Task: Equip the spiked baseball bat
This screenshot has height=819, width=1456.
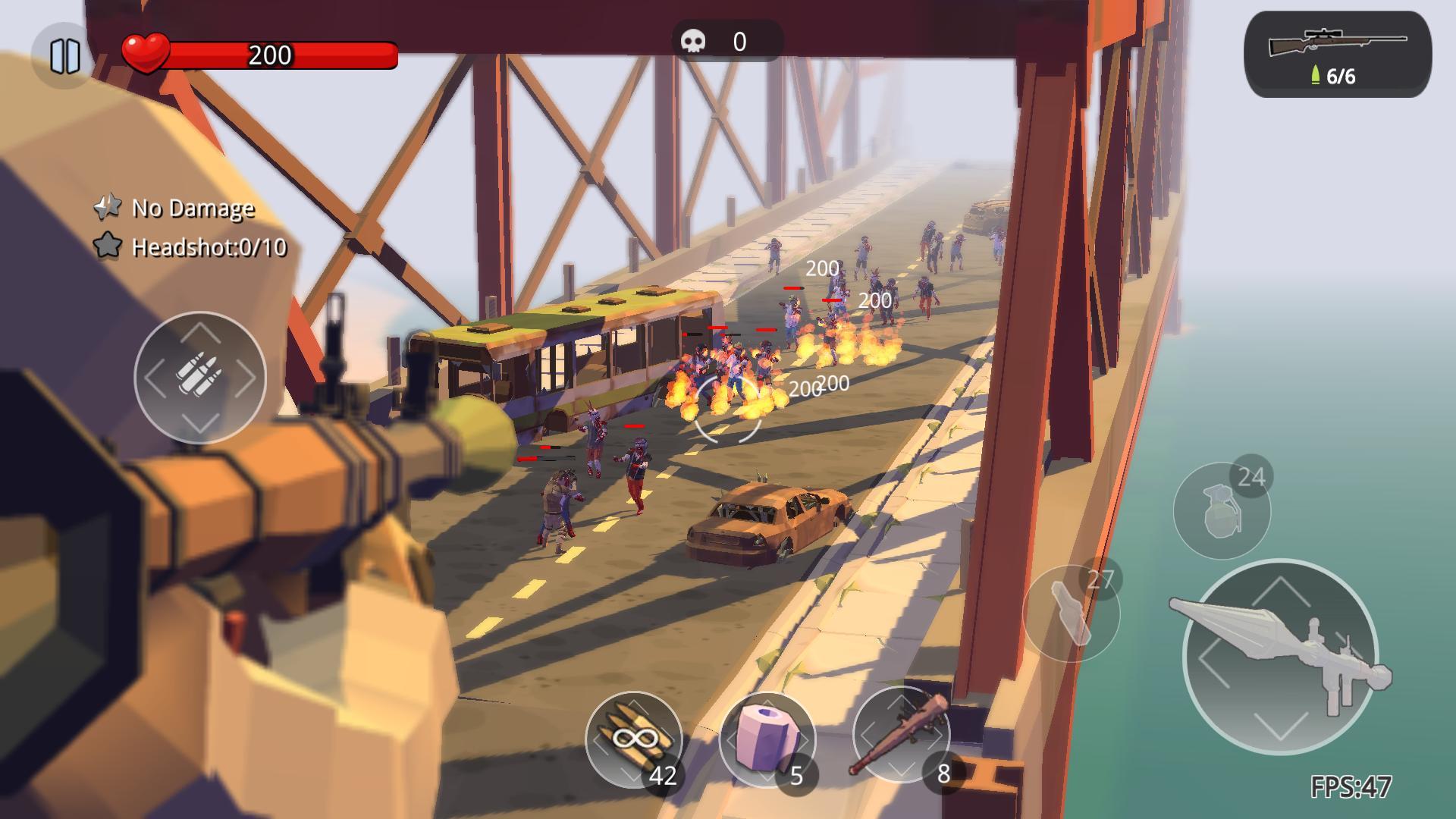Action: 901,734
